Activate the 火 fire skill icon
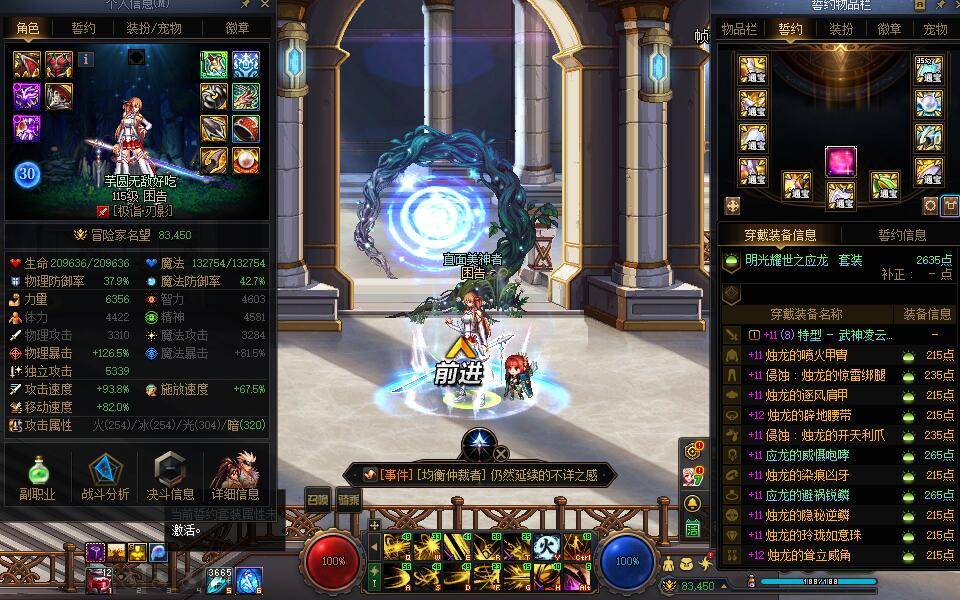Screen dimensions: 960x600 [546, 546]
